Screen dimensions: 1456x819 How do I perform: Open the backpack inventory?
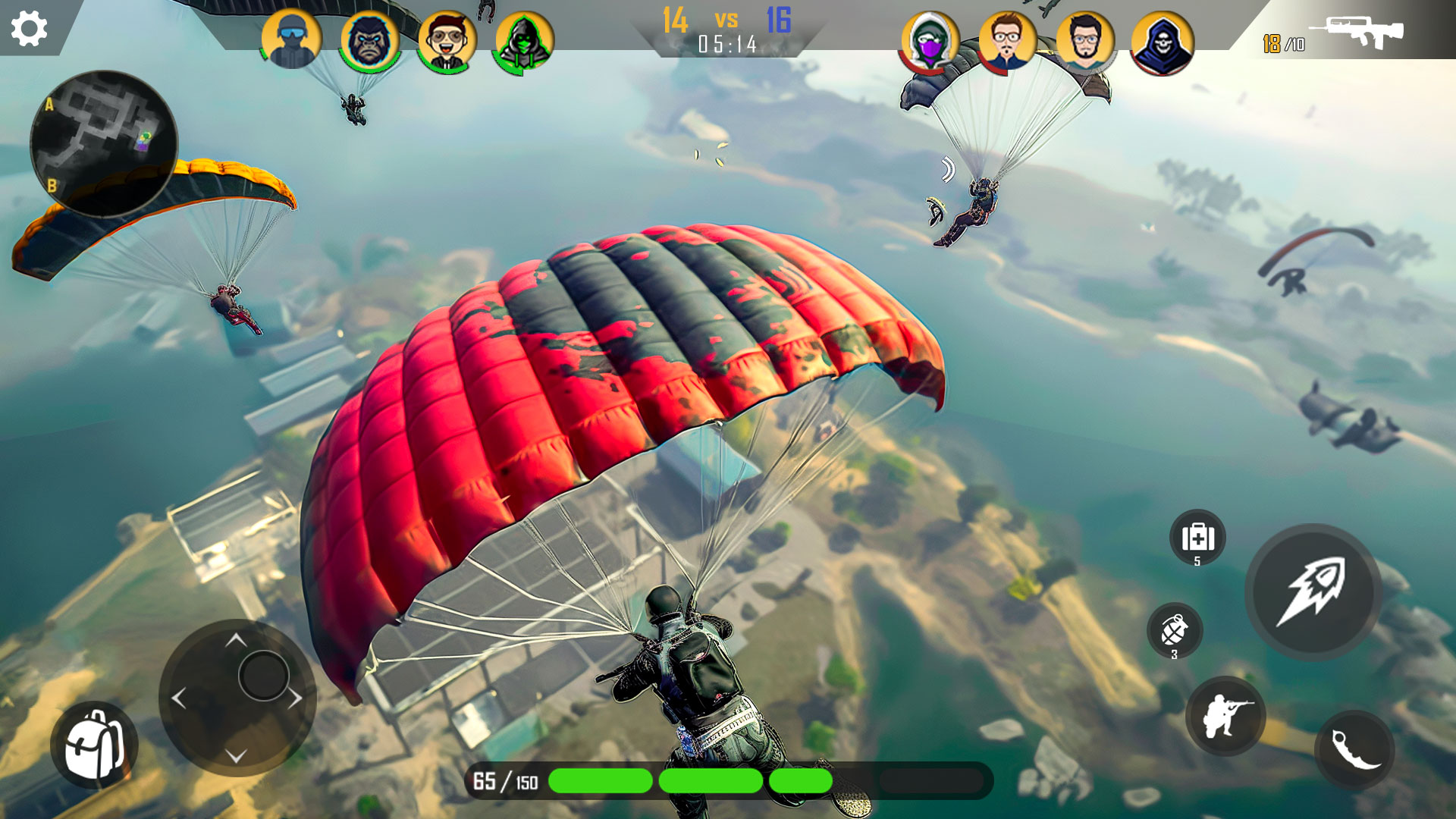(x=94, y=745)
